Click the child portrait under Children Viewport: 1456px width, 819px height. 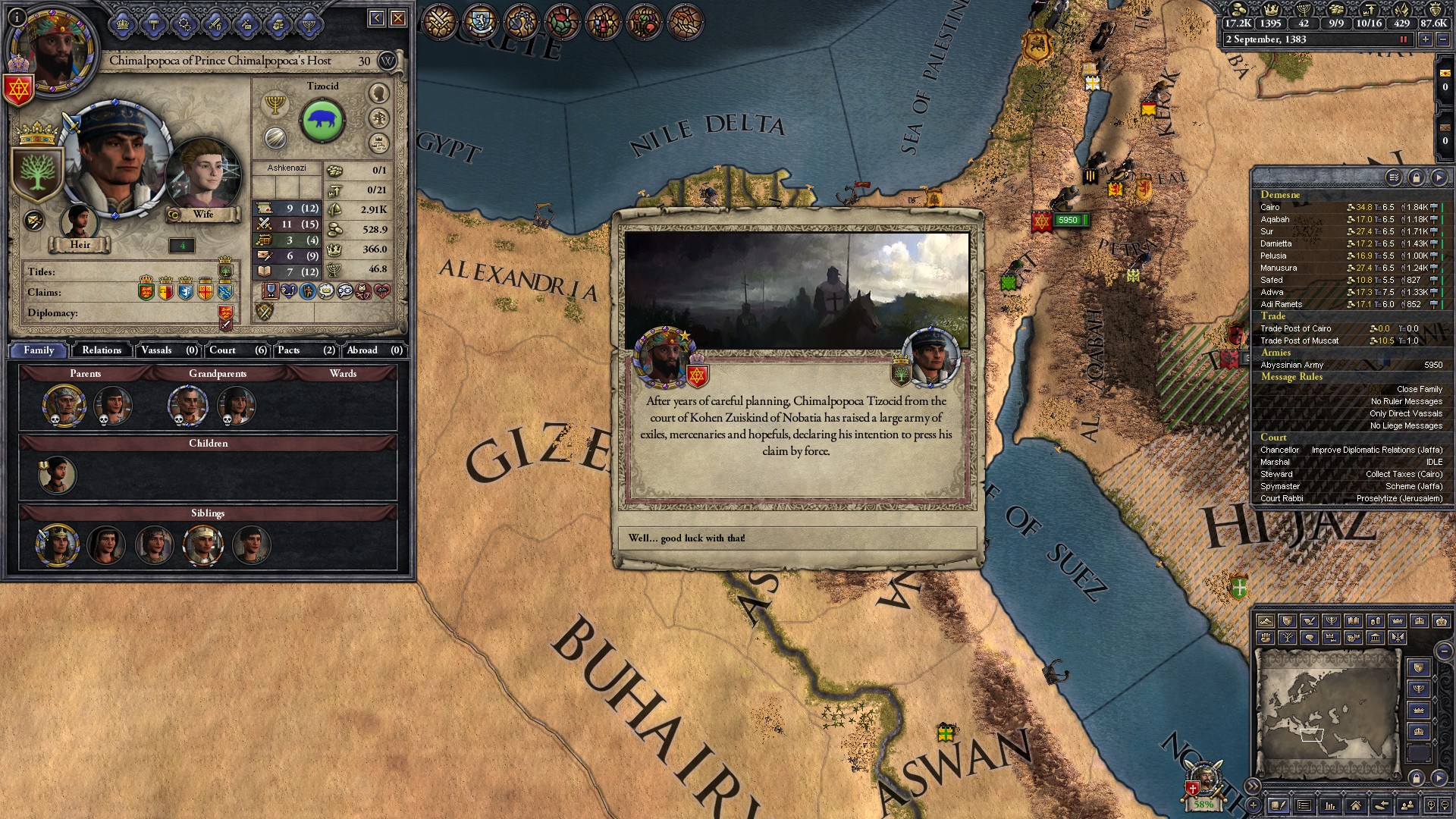tap(57, 475)
